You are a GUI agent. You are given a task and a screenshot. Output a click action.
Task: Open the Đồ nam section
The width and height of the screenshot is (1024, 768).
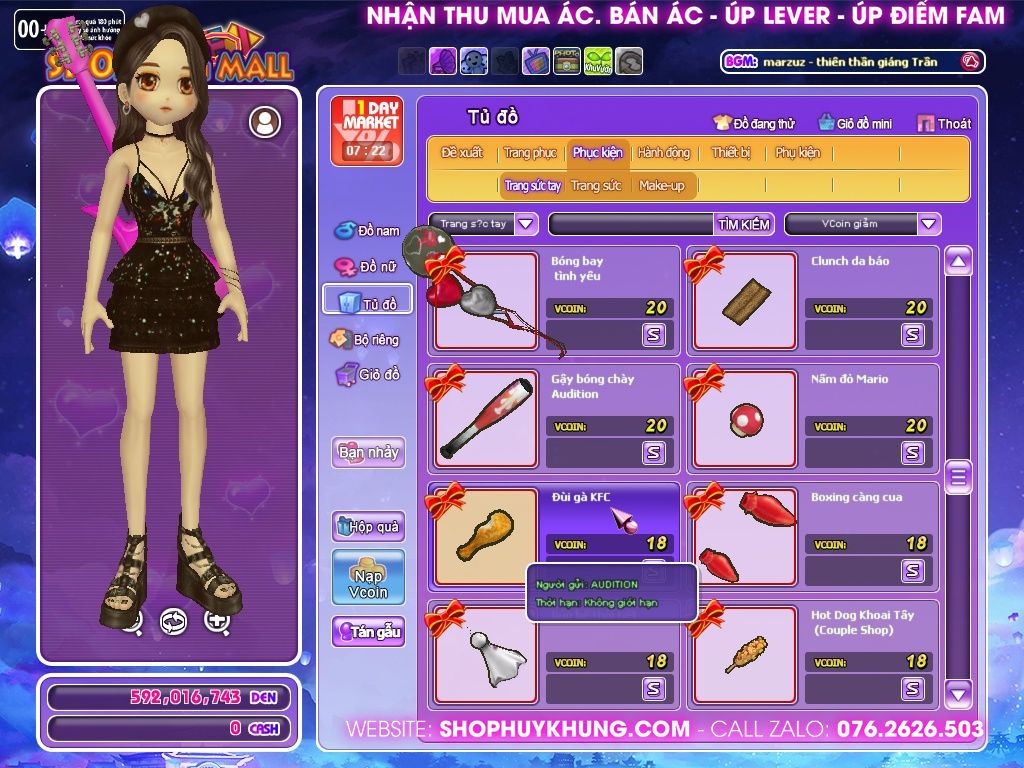coord(367,231)
